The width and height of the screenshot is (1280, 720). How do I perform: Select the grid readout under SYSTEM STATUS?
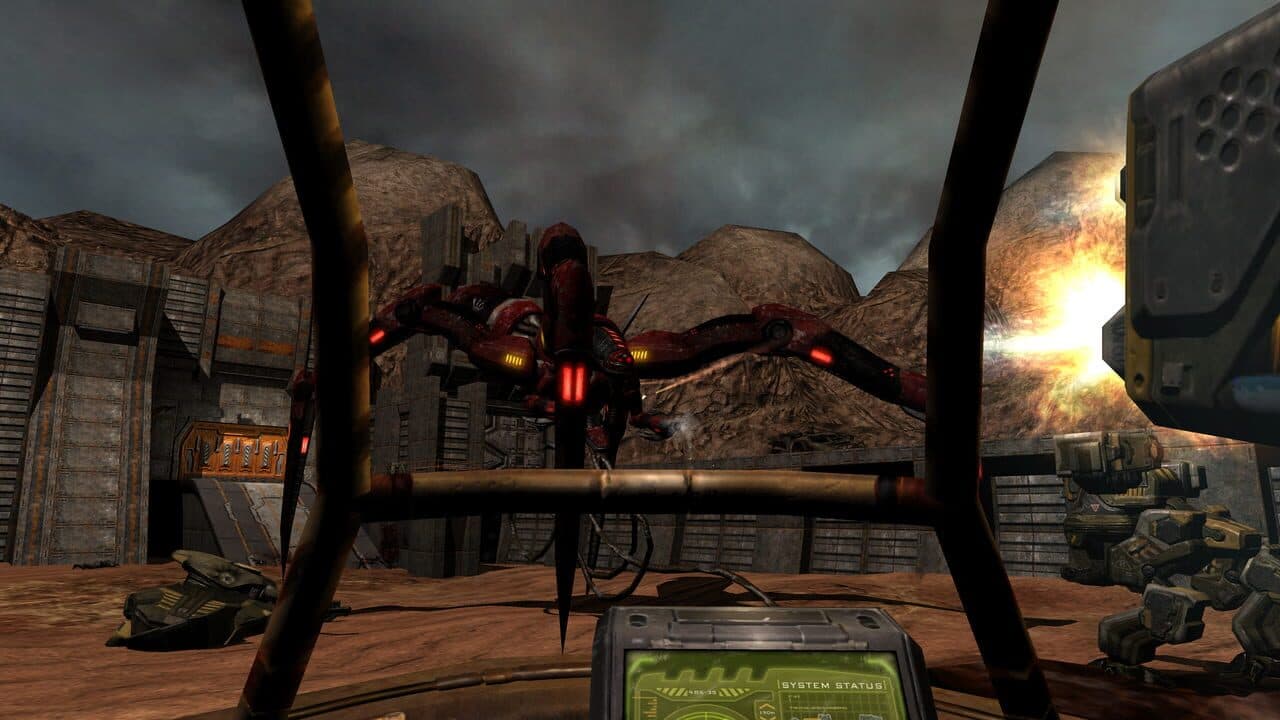838,699
